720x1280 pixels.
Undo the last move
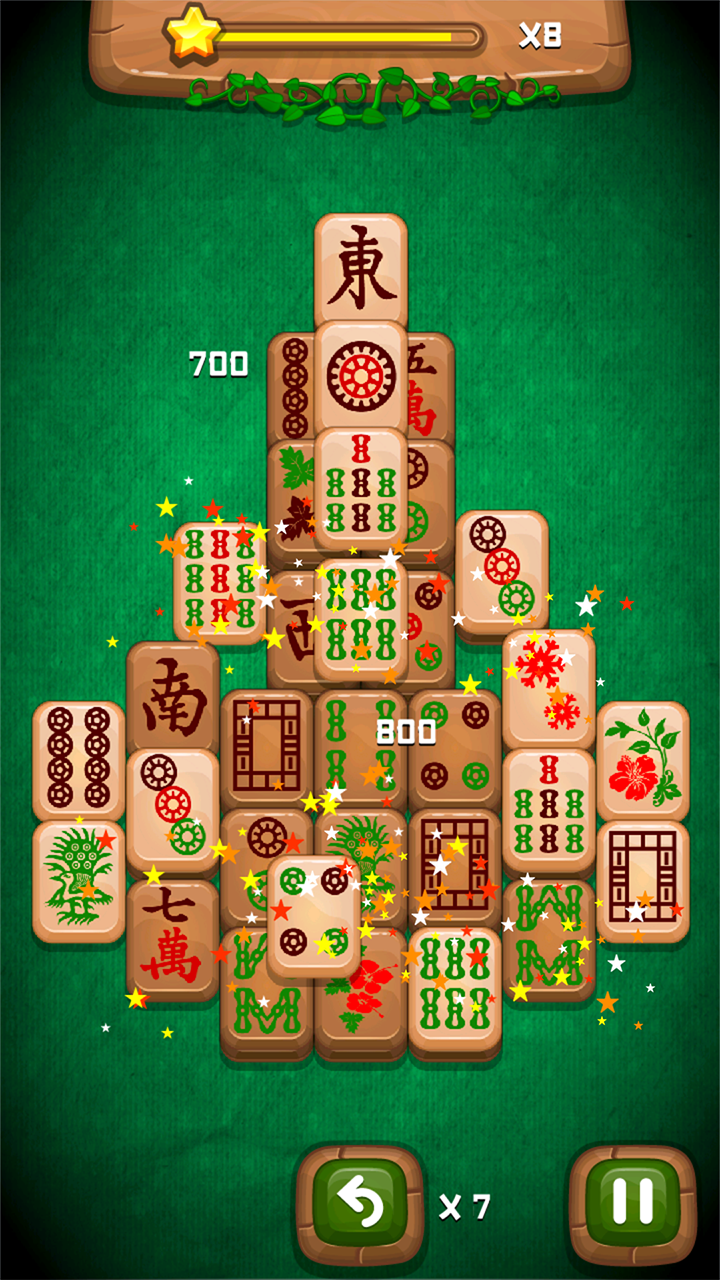pos(360,1205)
